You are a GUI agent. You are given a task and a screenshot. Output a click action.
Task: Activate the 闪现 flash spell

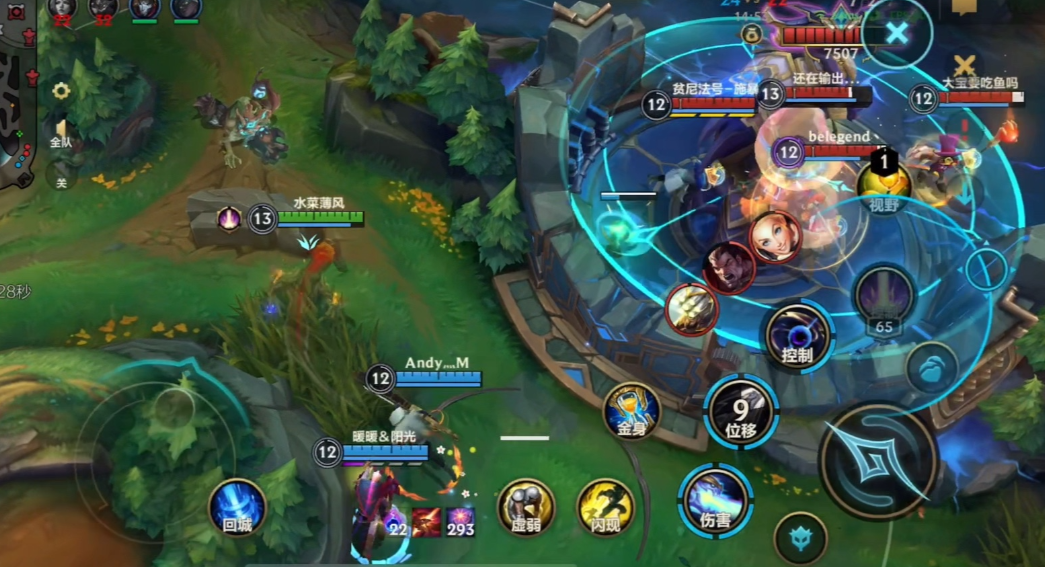pos(605,506)
